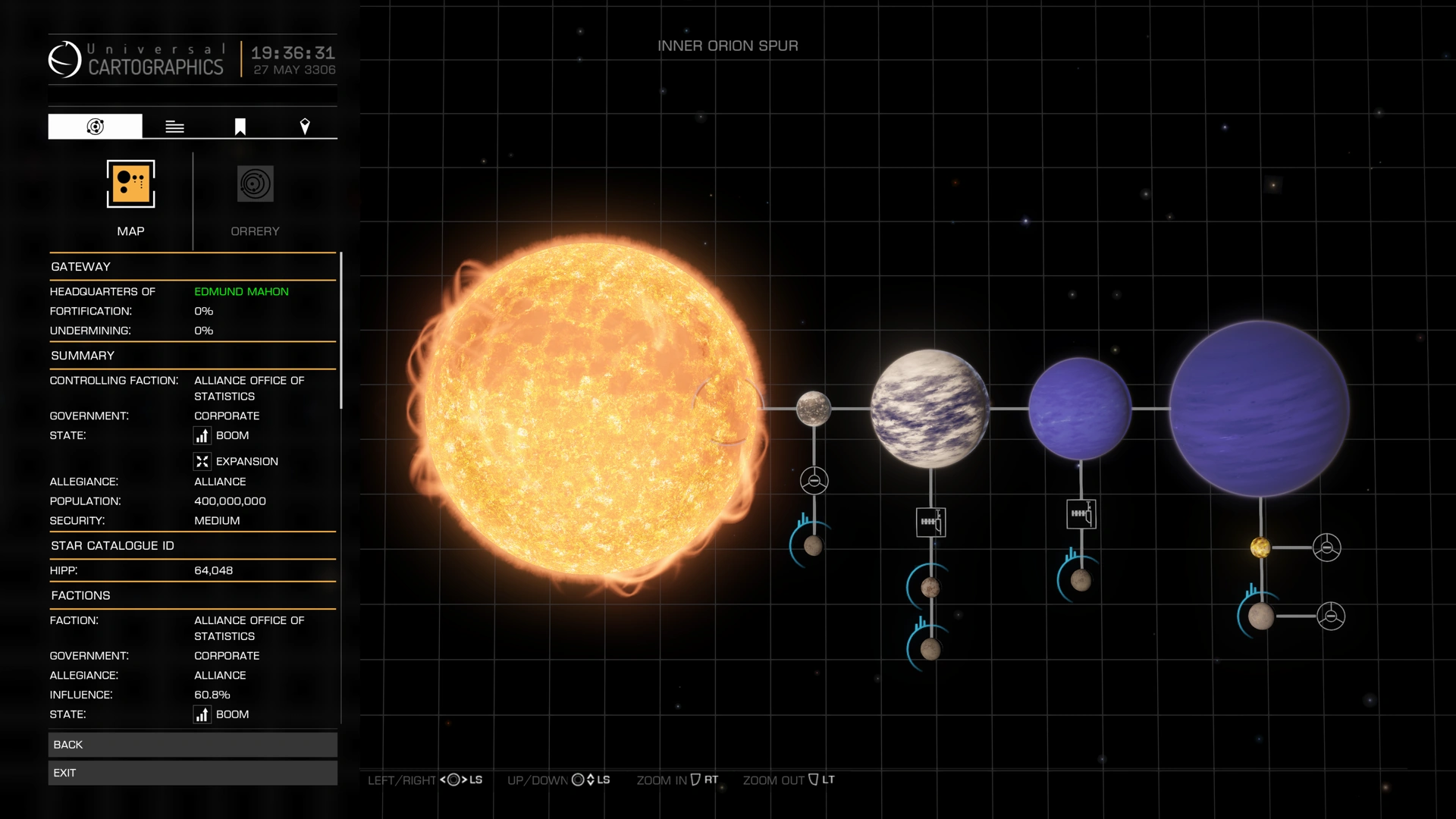1456x819 pixels.
Task: Open the location pin tab
Action: [x=306, y=126]
